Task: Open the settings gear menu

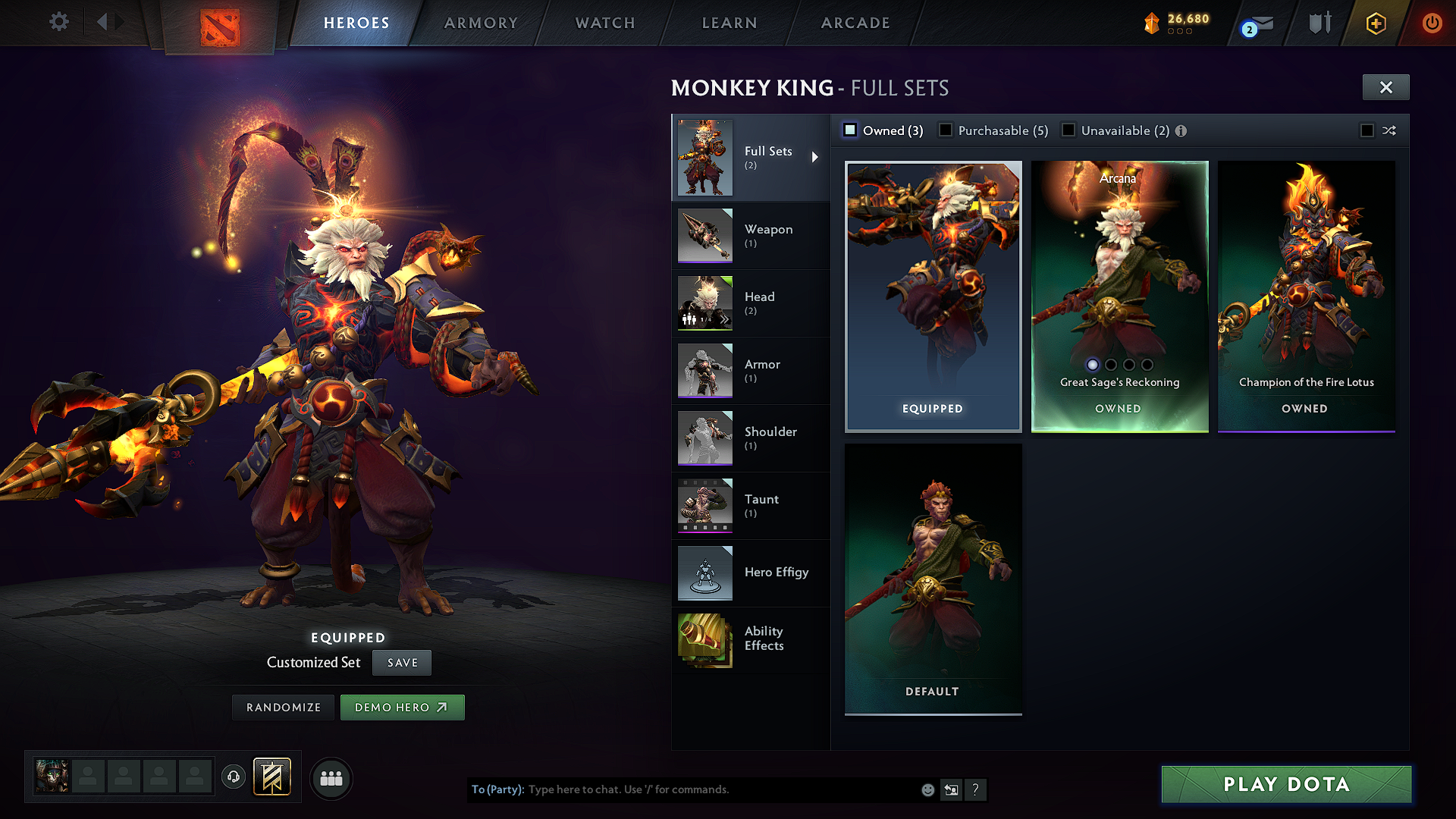Action: [x=59, y=22]
